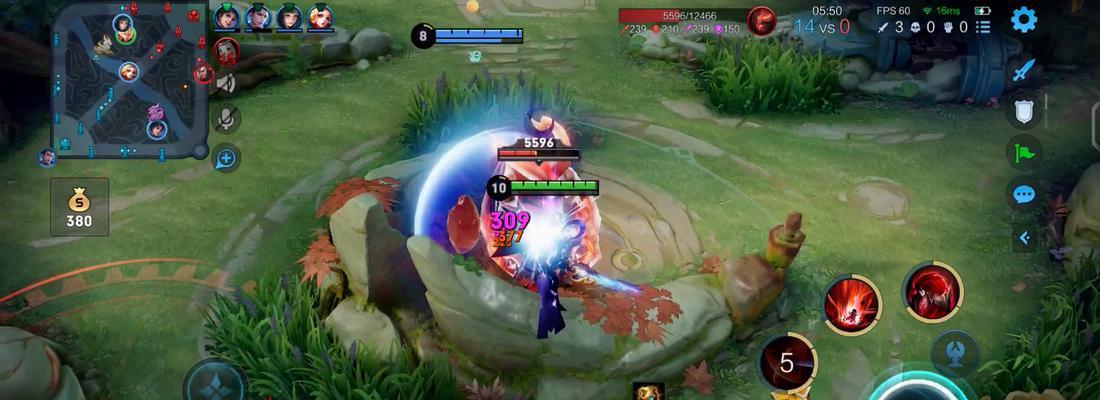Viewport: 1100px width, 400px height.
Task: Toggle the muted speaker icon
Action: tap(226, 84)
